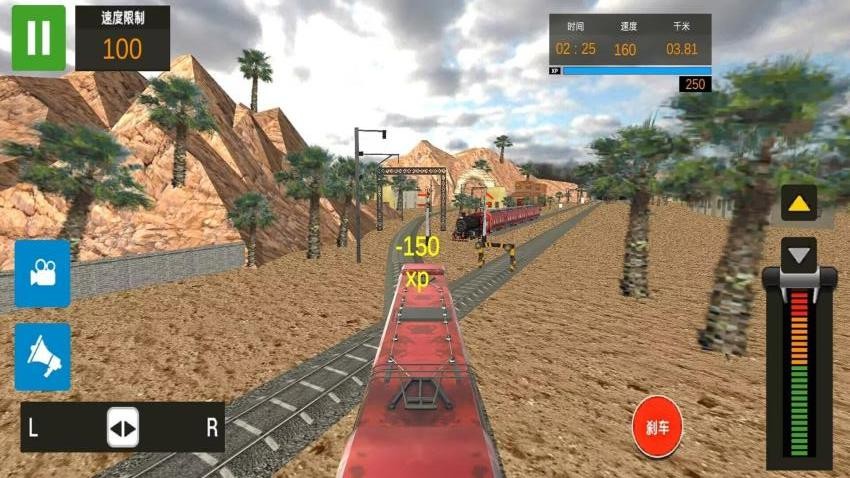Image resolution: width=850 pixels, height=478 pixels.
Task: Decrease throttle with the white down arrow
Action: pos(798,255)
